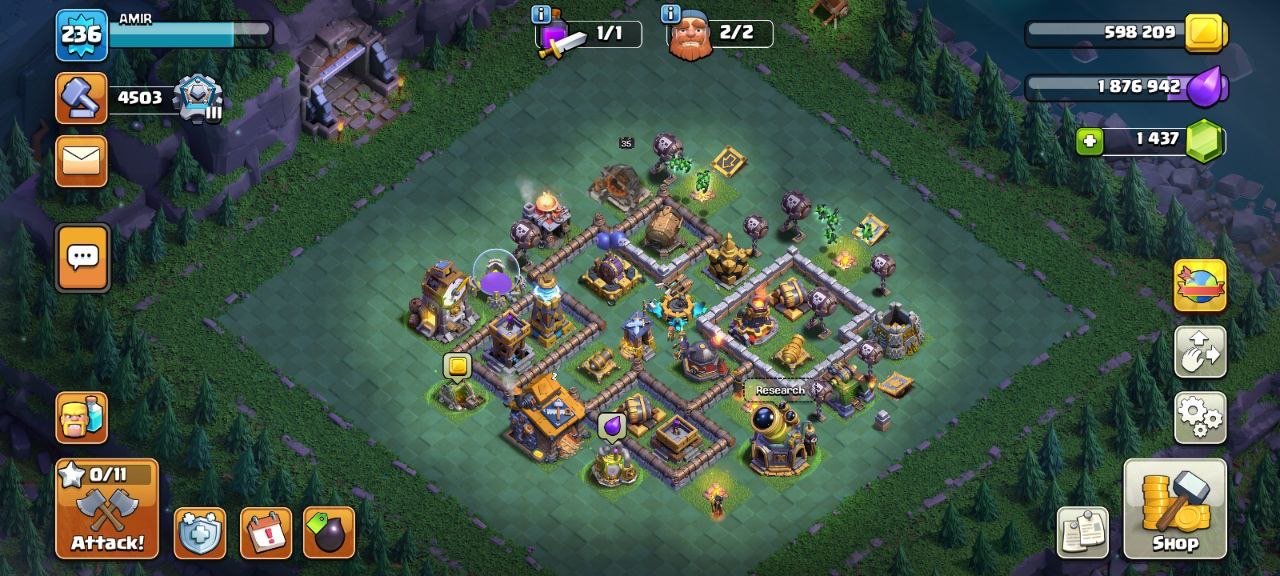Open the chat speech bubble panel
1280x576 pixels.
(81, 258)
